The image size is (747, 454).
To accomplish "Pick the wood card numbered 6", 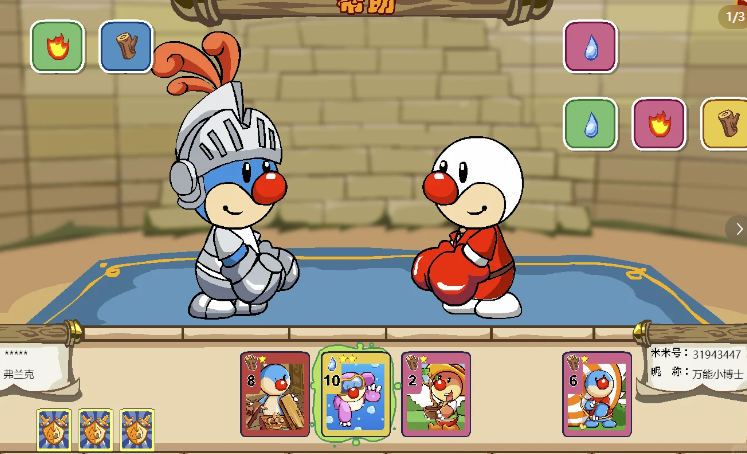I will point(596,393).
